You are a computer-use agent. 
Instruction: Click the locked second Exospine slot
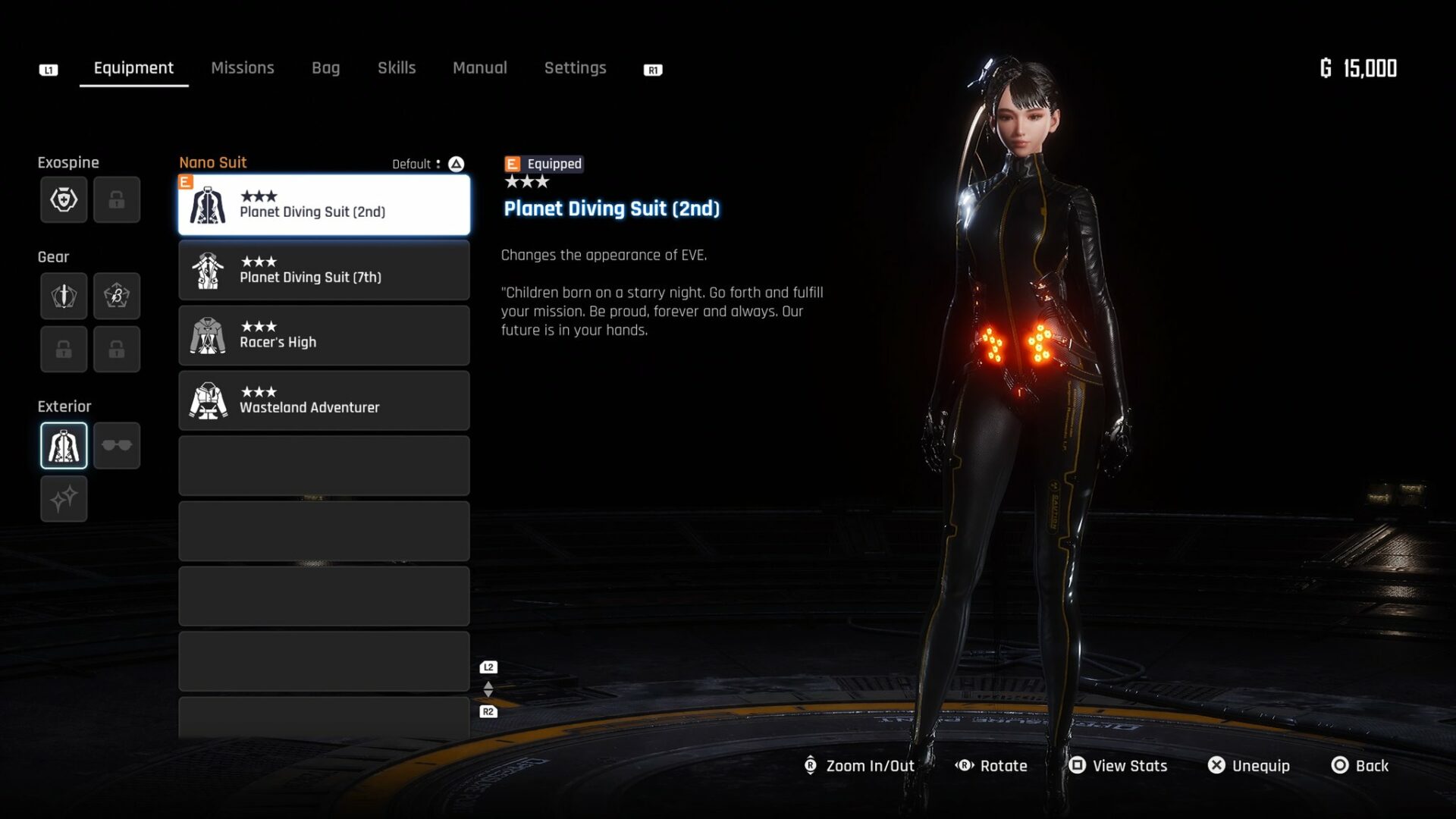117,199
